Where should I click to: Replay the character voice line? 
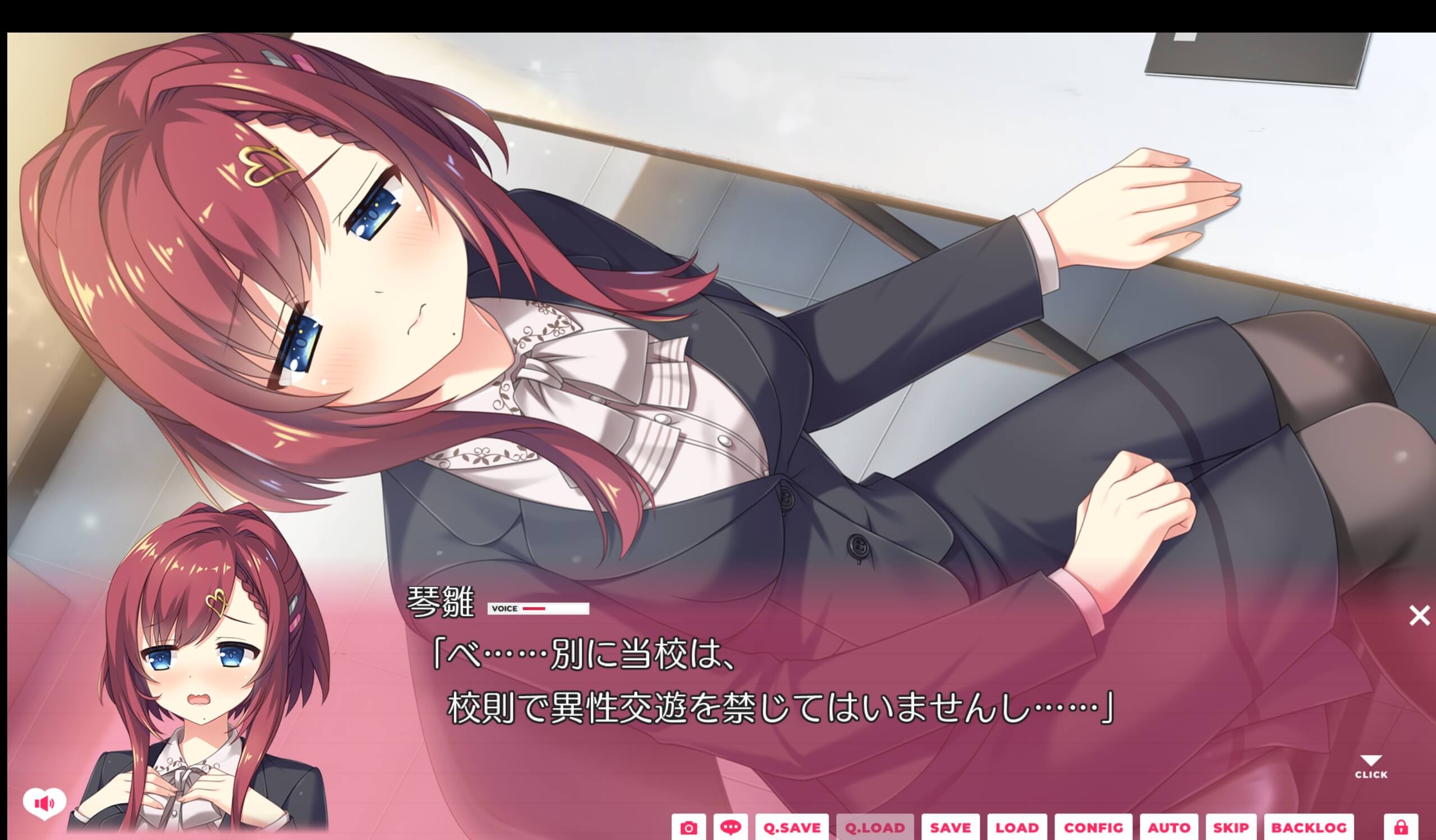pyautogui.click(x=537, y=609)
